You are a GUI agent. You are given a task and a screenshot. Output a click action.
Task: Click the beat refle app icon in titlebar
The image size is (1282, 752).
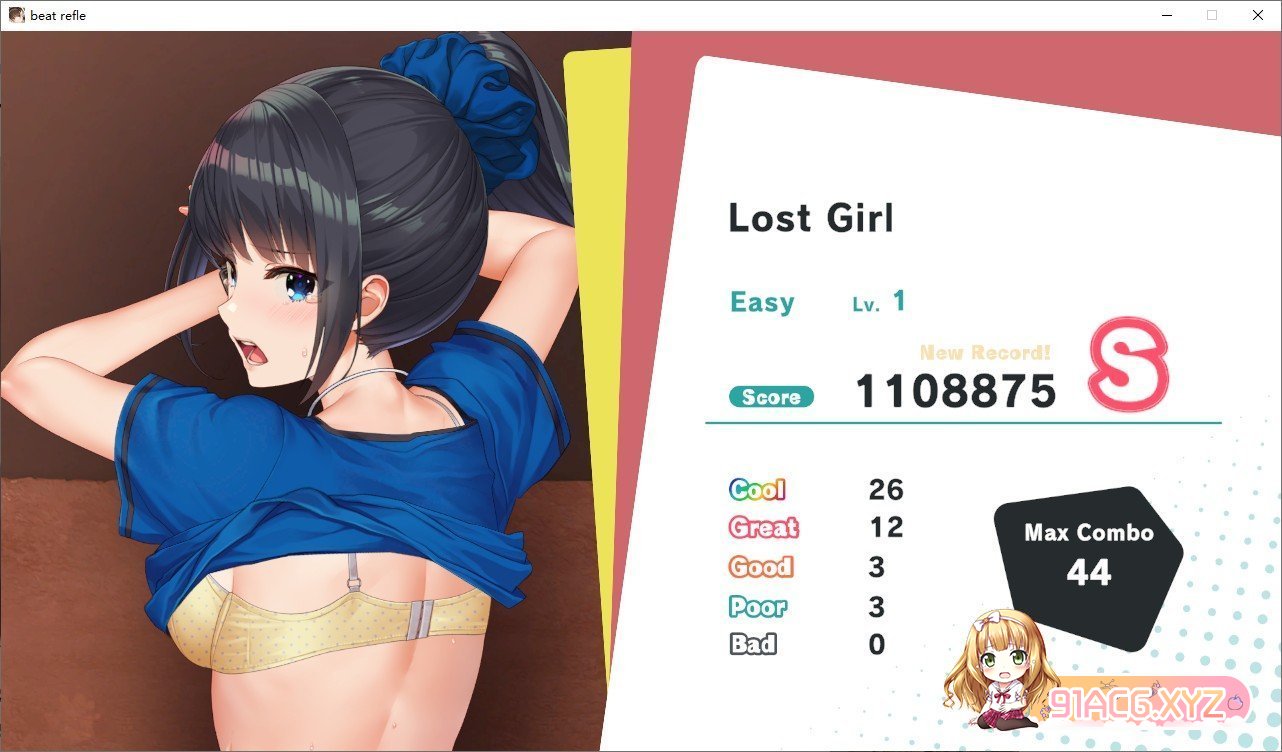coord(16,15)
